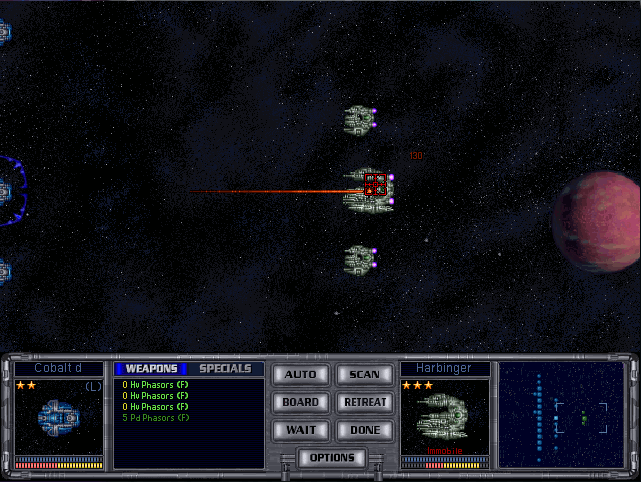Viewport: 641px width, 482px height.
Task: Click the Harbinger target portrait
Action: click(x=445, y=416)
